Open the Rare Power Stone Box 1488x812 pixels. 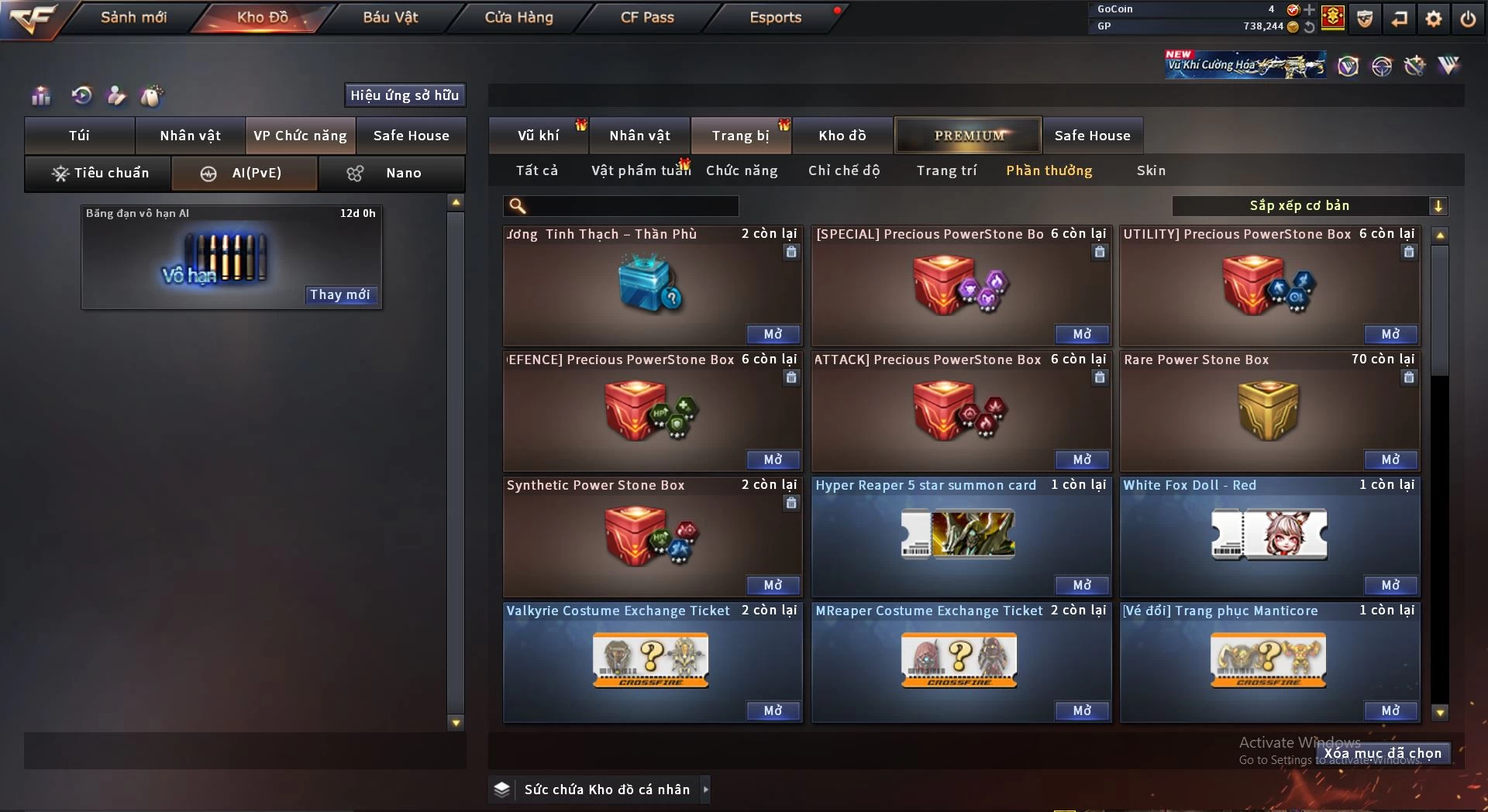click(1390, 459)
